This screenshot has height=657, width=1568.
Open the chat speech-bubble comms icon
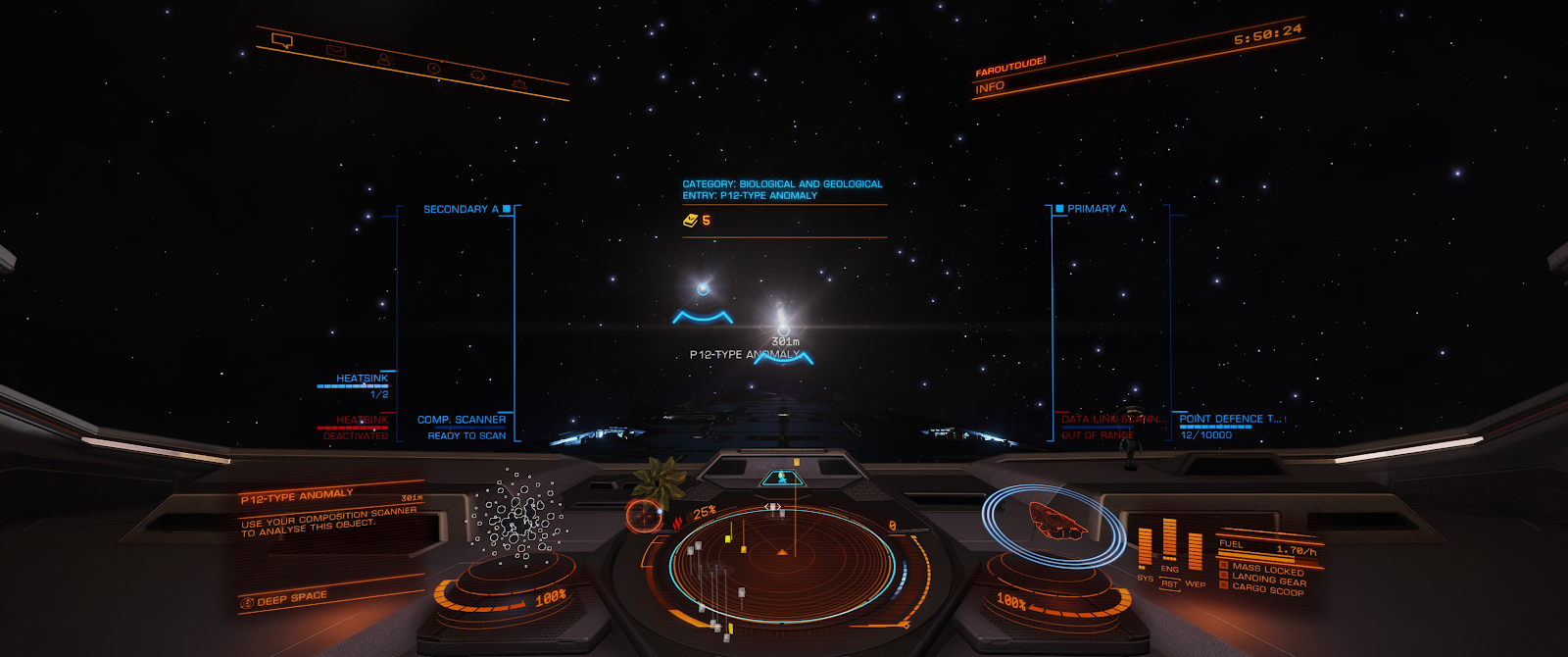pos(282,41)
